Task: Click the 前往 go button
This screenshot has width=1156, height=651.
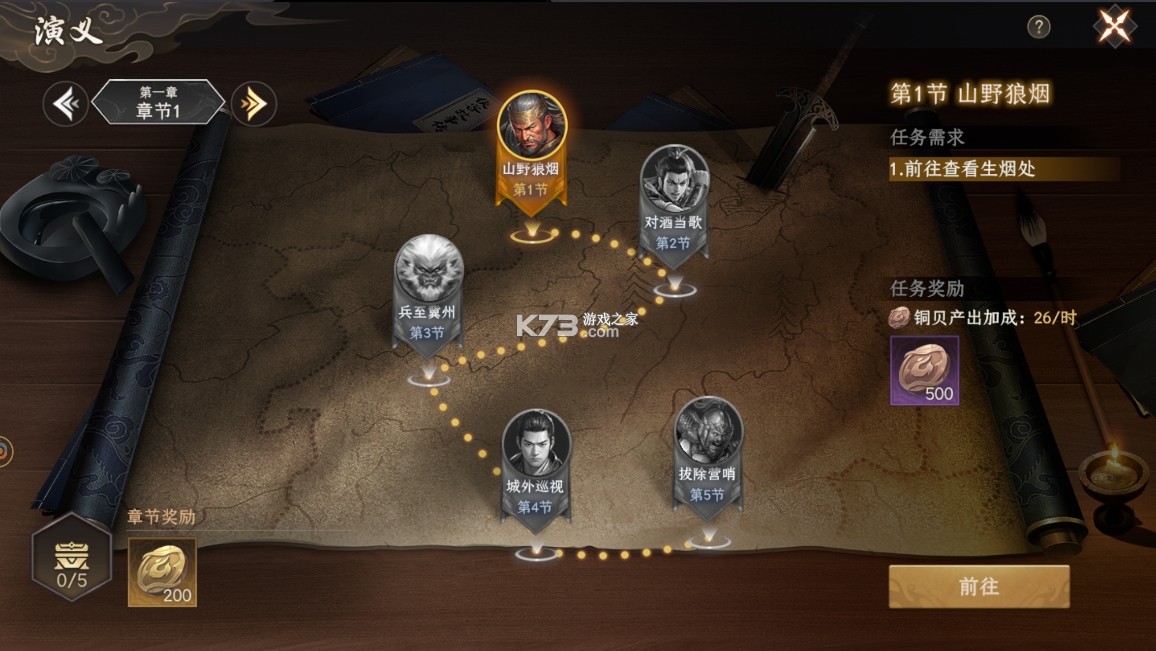Action: [978, 587]
